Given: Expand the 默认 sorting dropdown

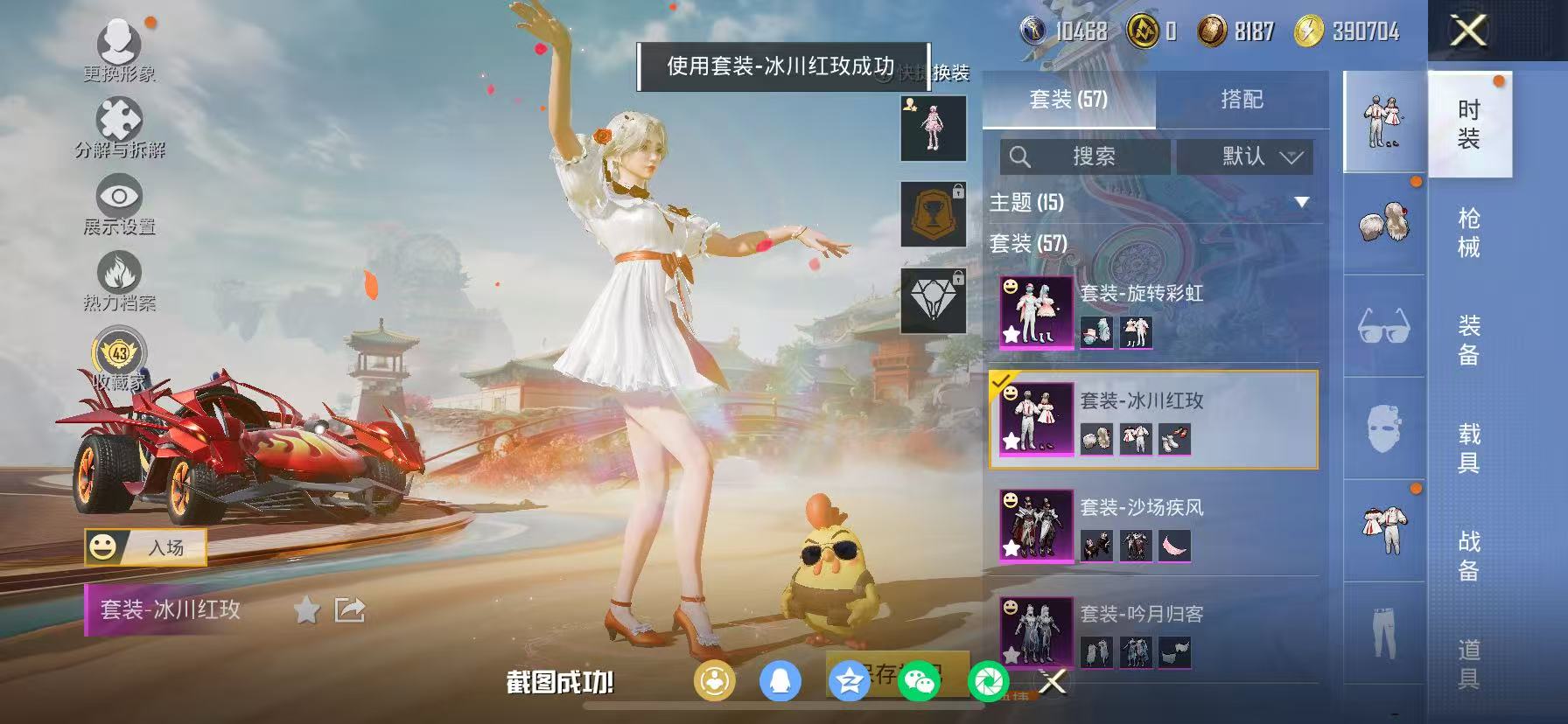Looking at the screenshot, I should coord(1243,157).
